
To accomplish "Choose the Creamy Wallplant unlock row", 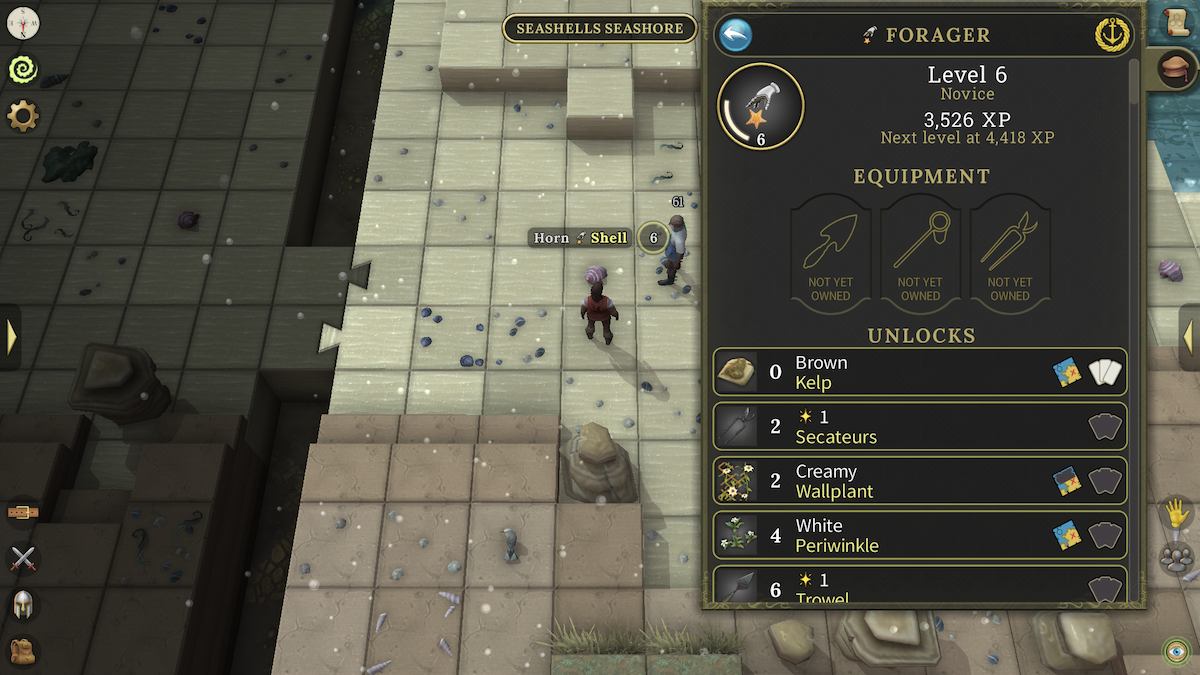I will pos(920,481).
